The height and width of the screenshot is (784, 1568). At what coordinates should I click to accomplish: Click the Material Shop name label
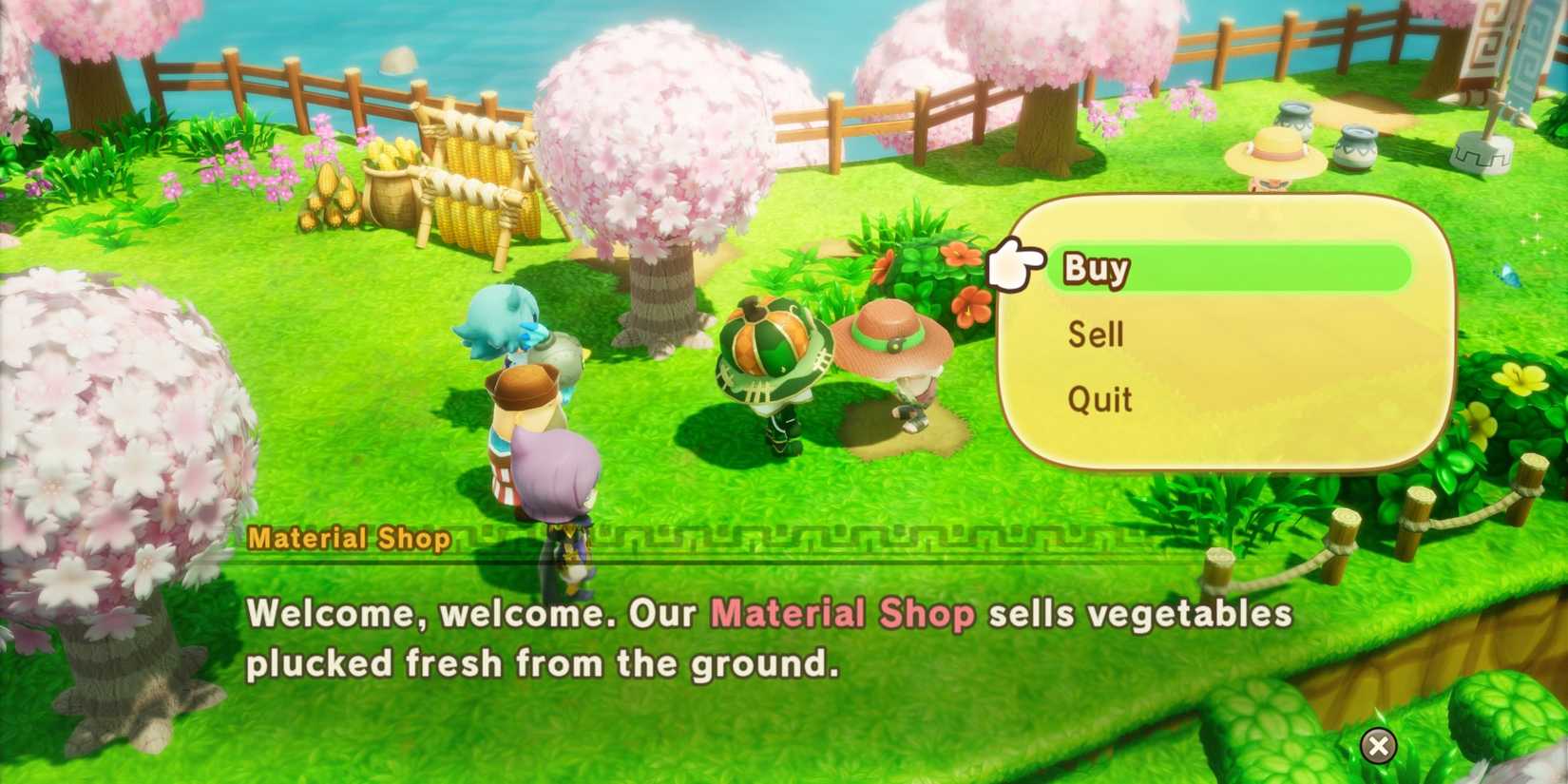pos(351,538)
